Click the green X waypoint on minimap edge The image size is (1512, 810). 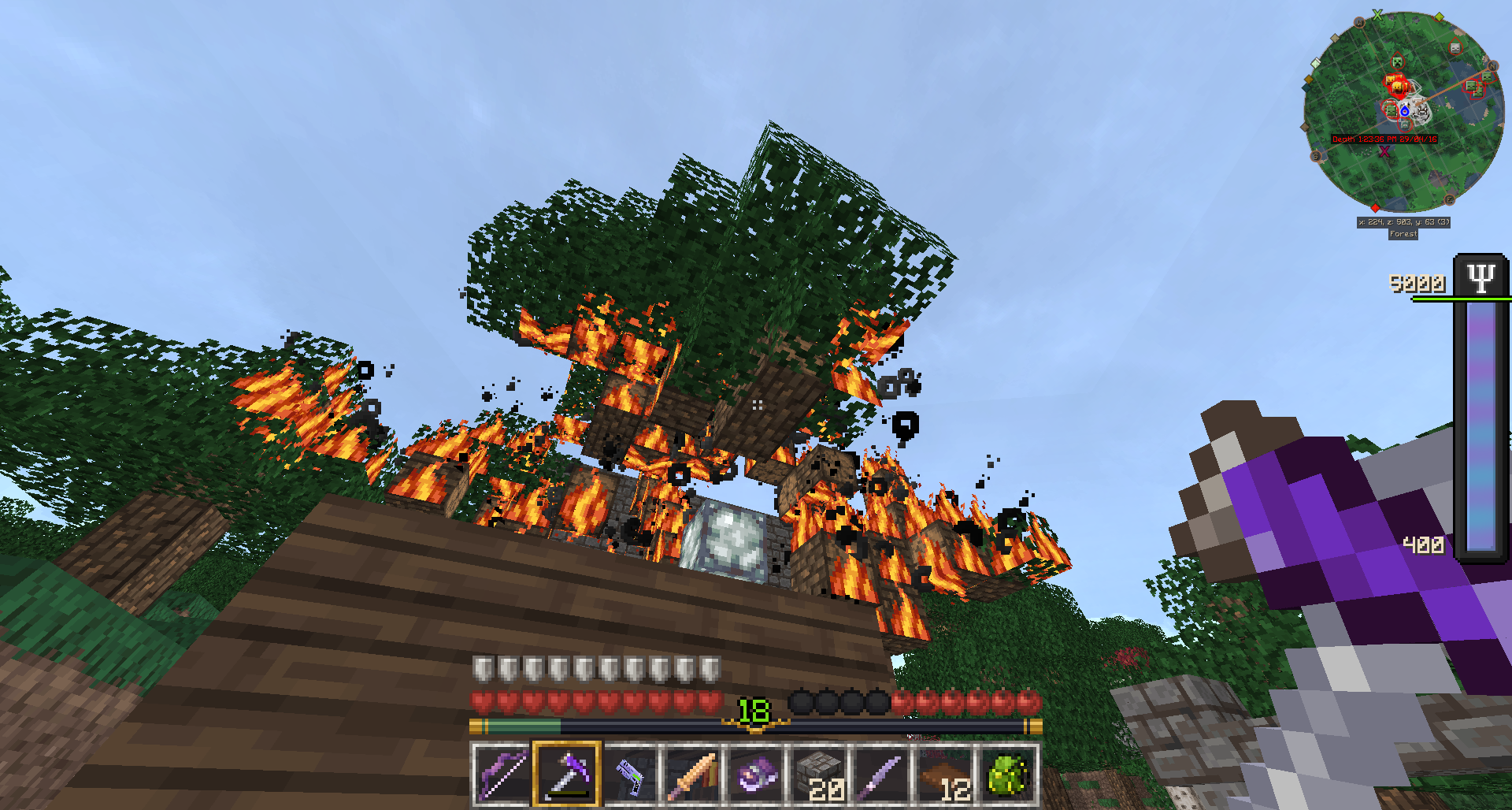coord(1377,14)
